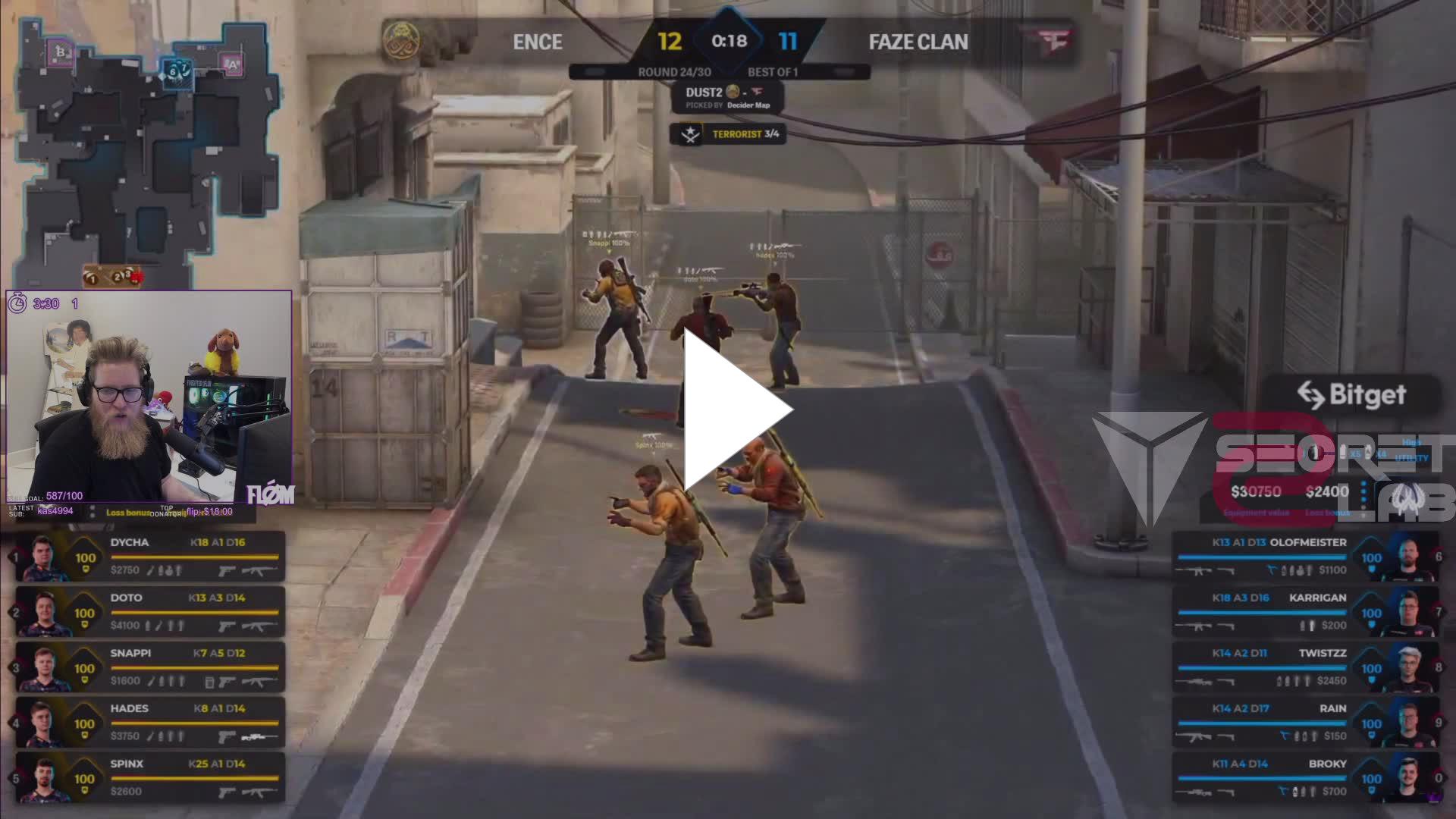Viewport: 1456px width, 819px height.
Task: Select the B bombsite marker on minimap
Action: click(59, 52)
